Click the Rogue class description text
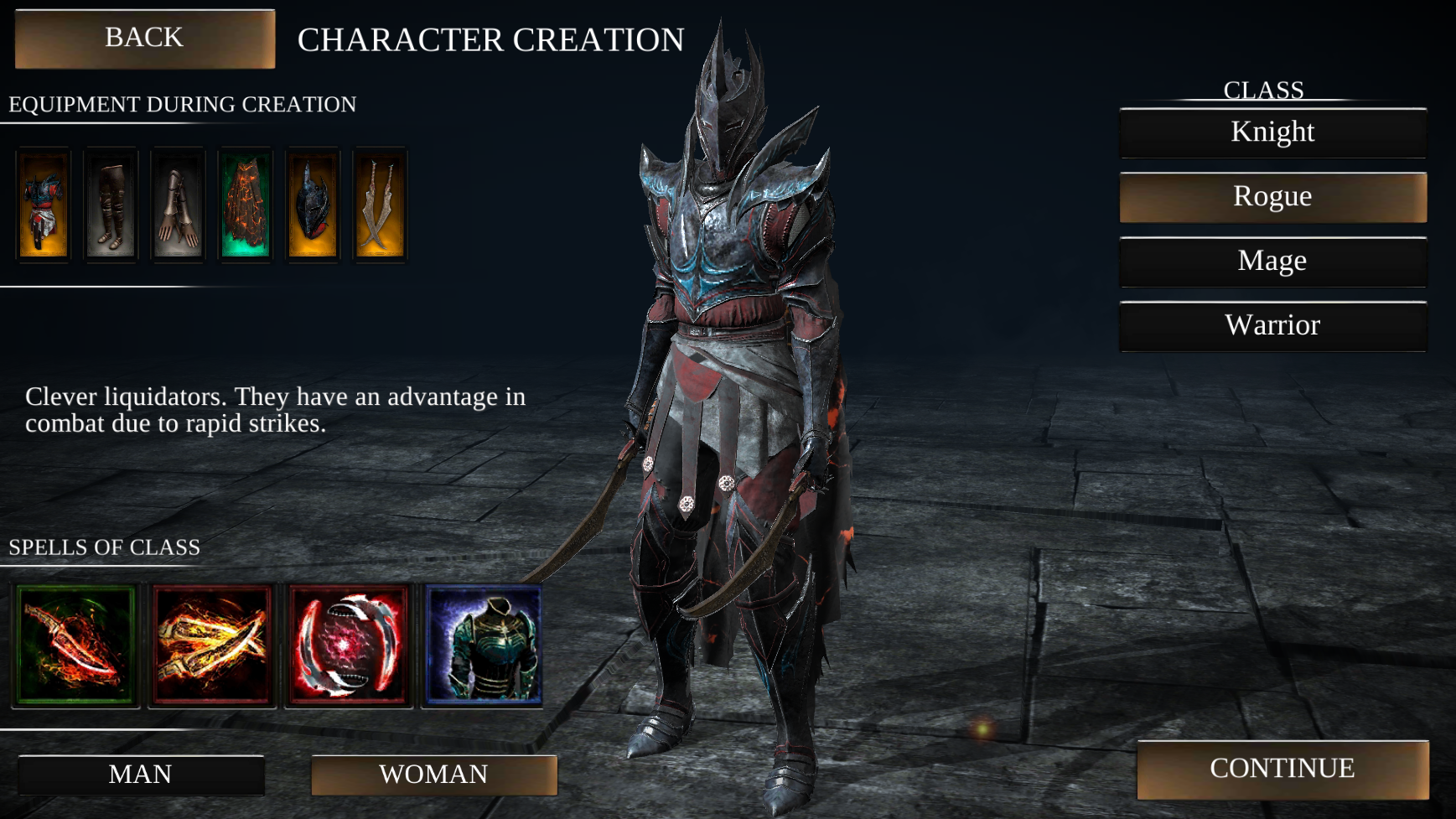 [x=277, y=411]
